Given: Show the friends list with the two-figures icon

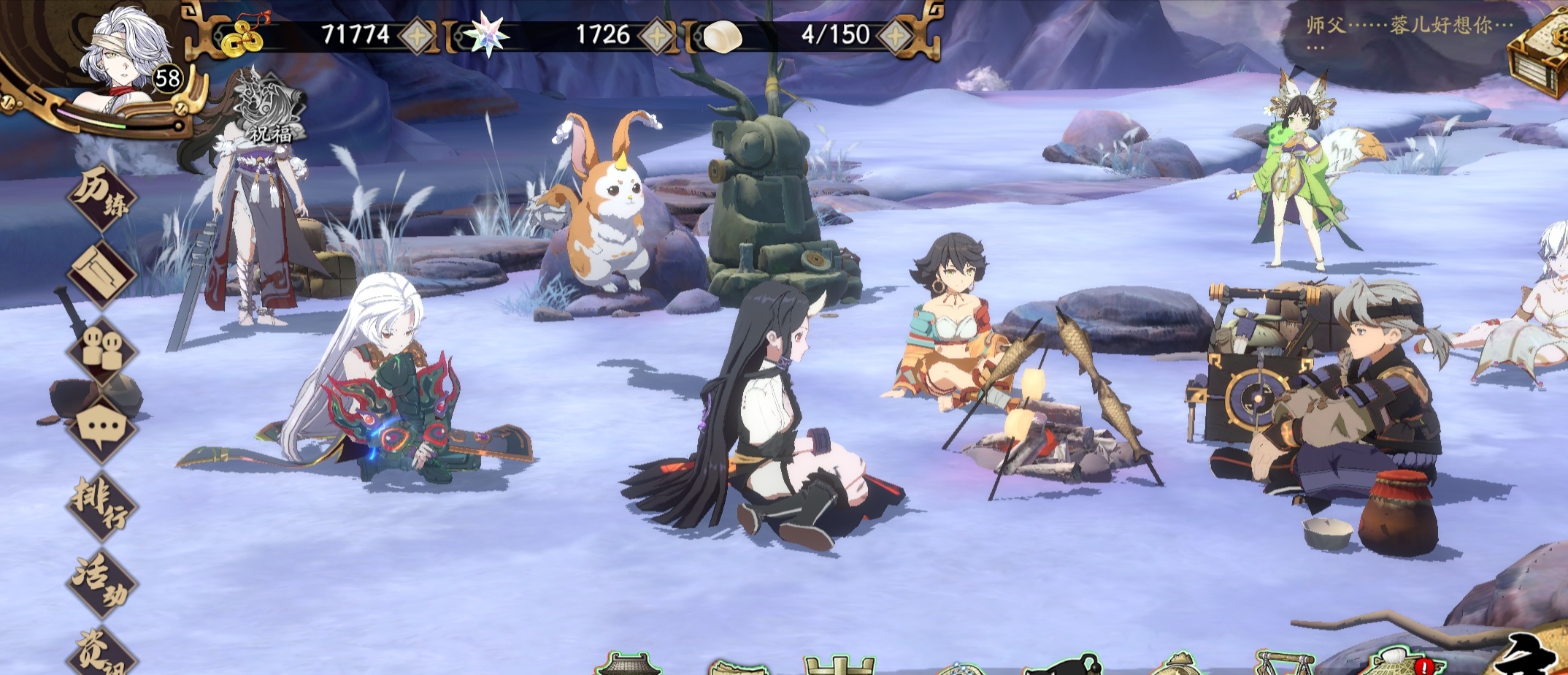Looking at the screenshot, I should tap(103, 349).
